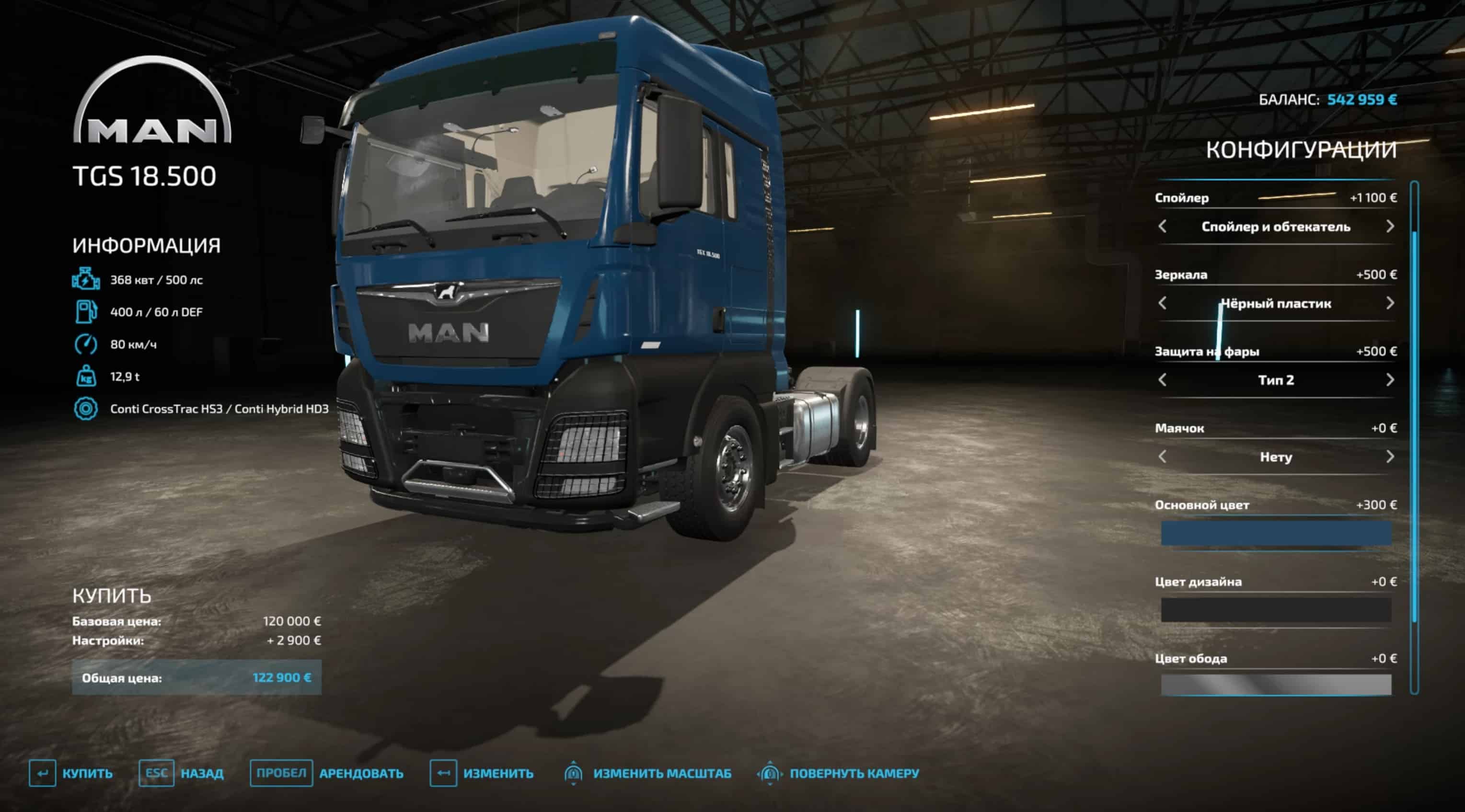Select previous Защита на фары type
This screenshot has width=1465, height=812.
(1163, 380)
